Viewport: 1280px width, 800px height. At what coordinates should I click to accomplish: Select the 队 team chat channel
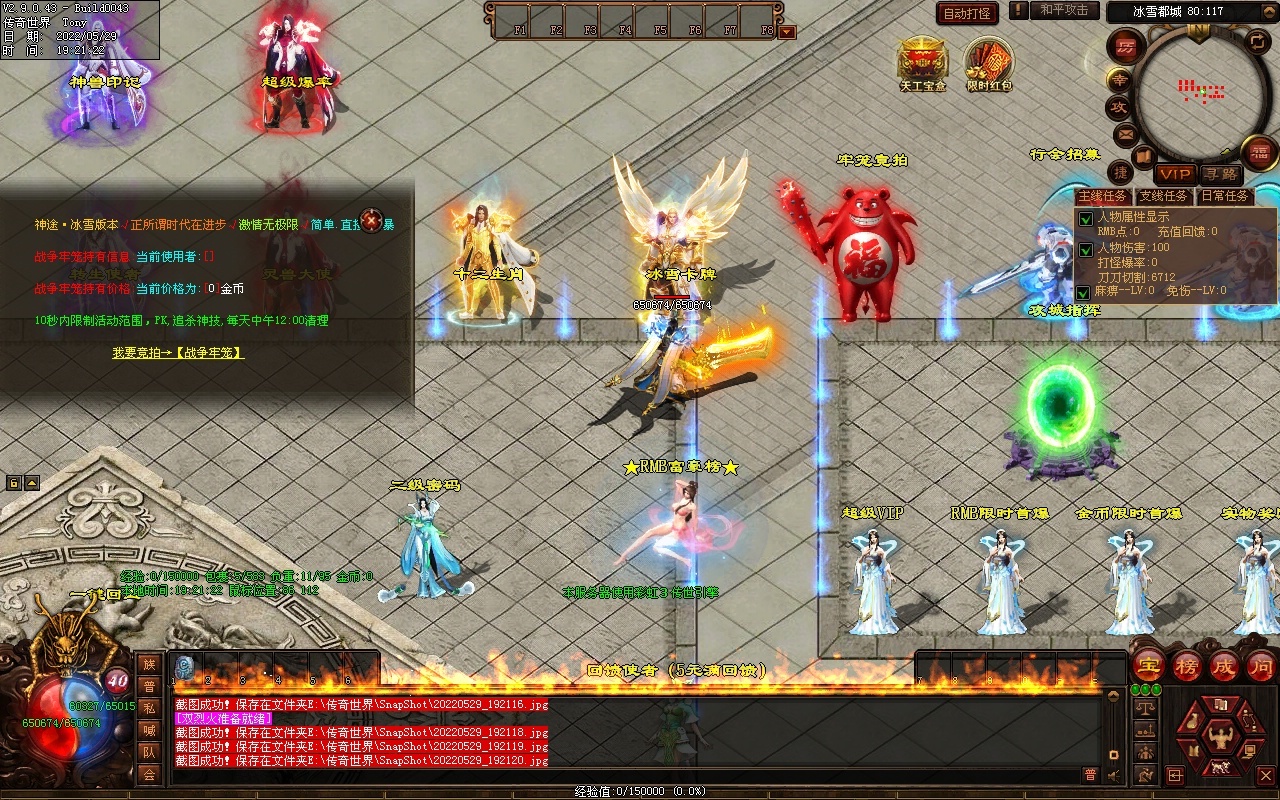coord(149,752)
